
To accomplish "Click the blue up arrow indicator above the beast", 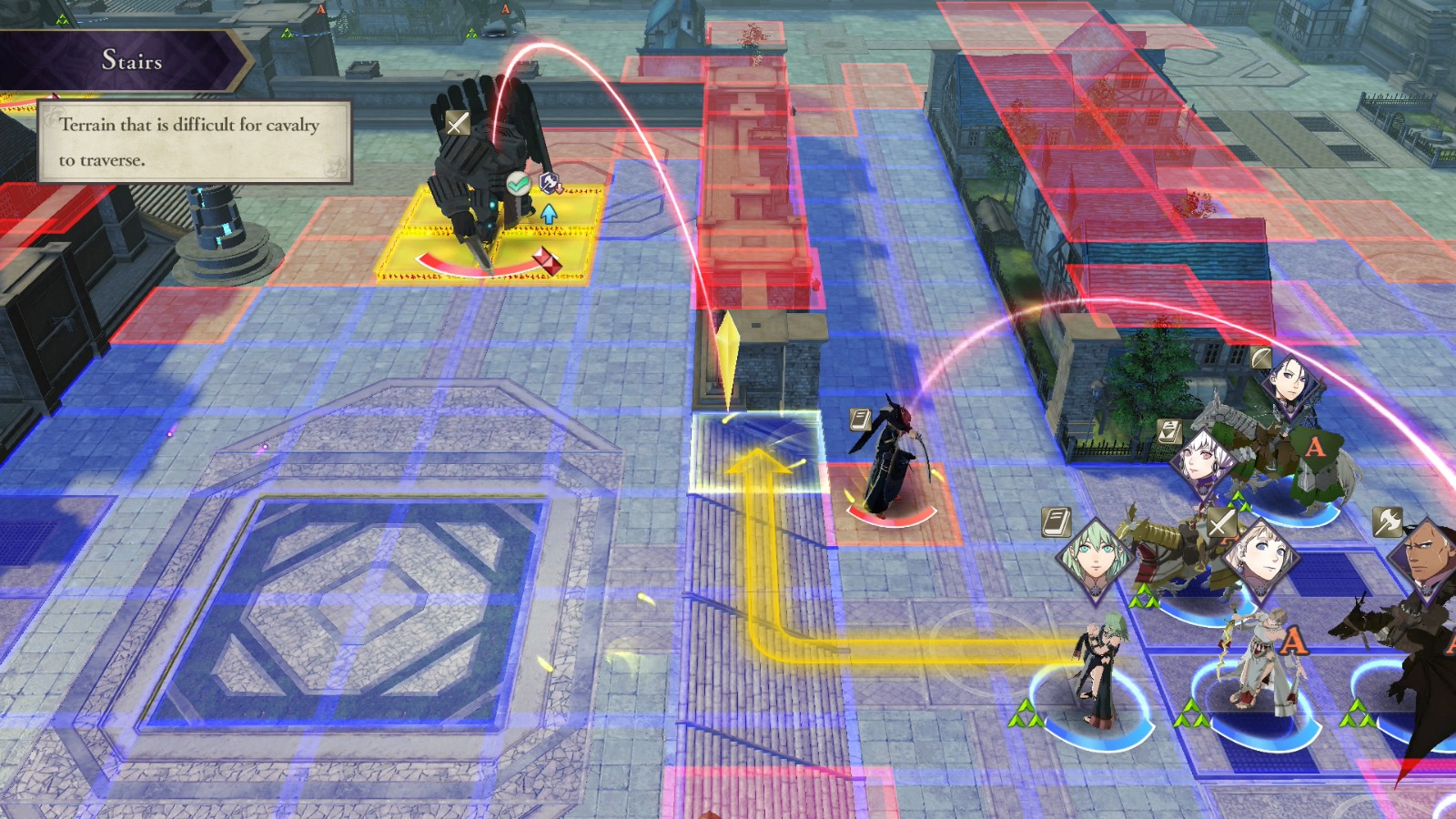I will coord(549,214).
